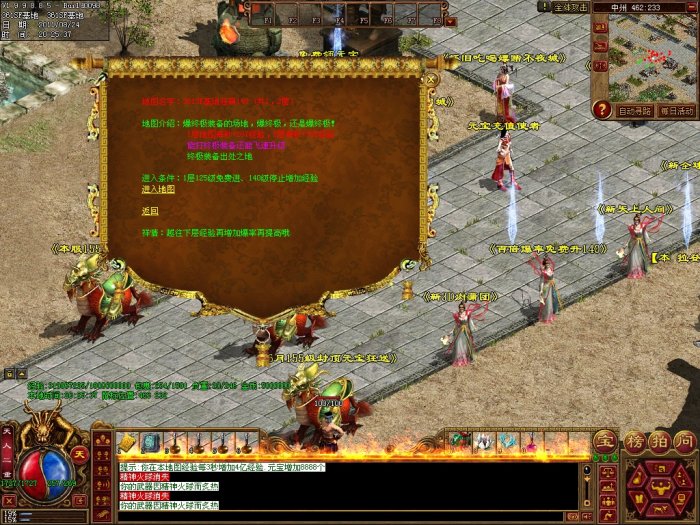
Task: Open the 宝 treasure shop button
Action: tap(605, 441)
